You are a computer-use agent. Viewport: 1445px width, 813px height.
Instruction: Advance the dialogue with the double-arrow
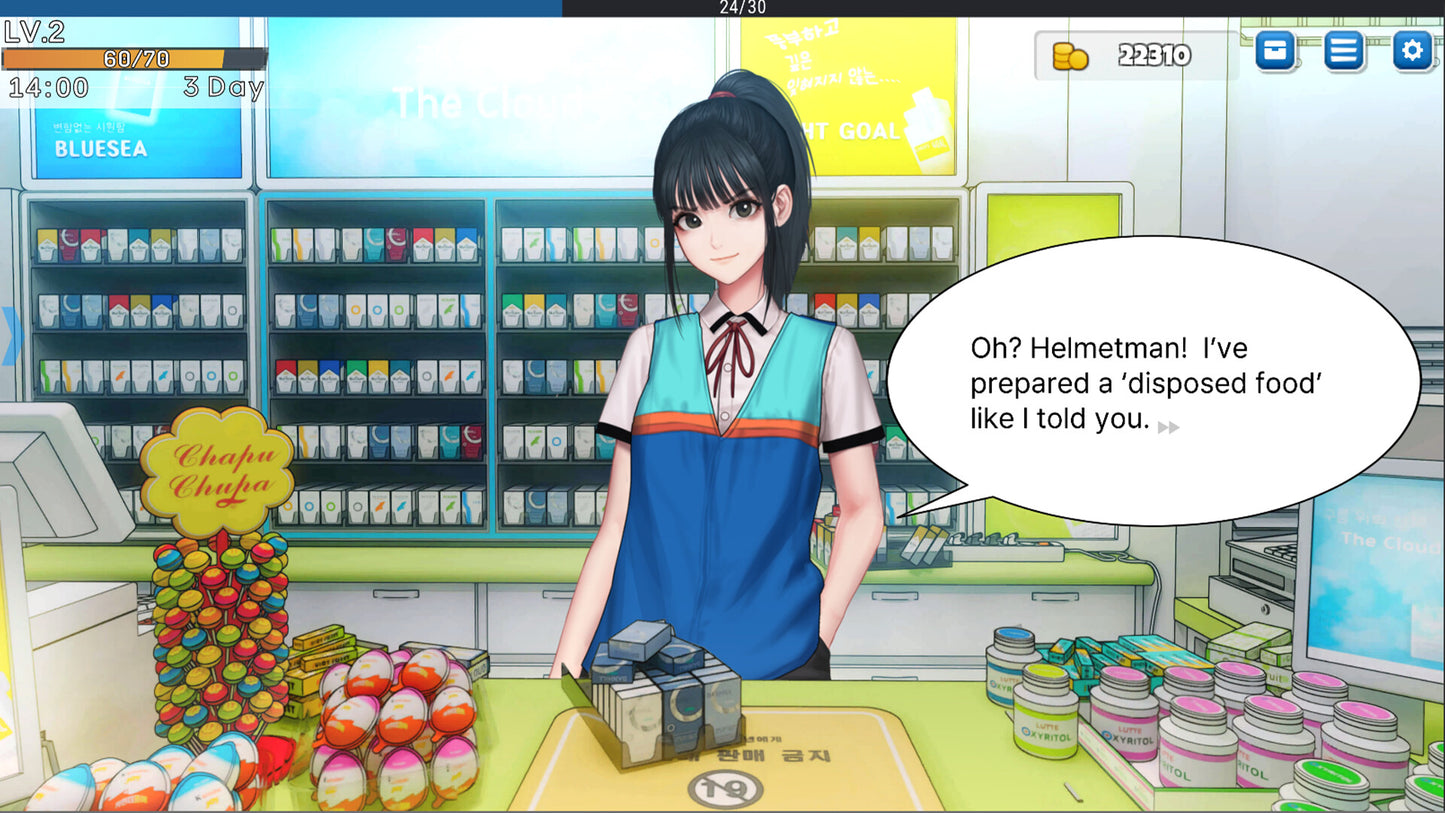(x=1168, y=427)
